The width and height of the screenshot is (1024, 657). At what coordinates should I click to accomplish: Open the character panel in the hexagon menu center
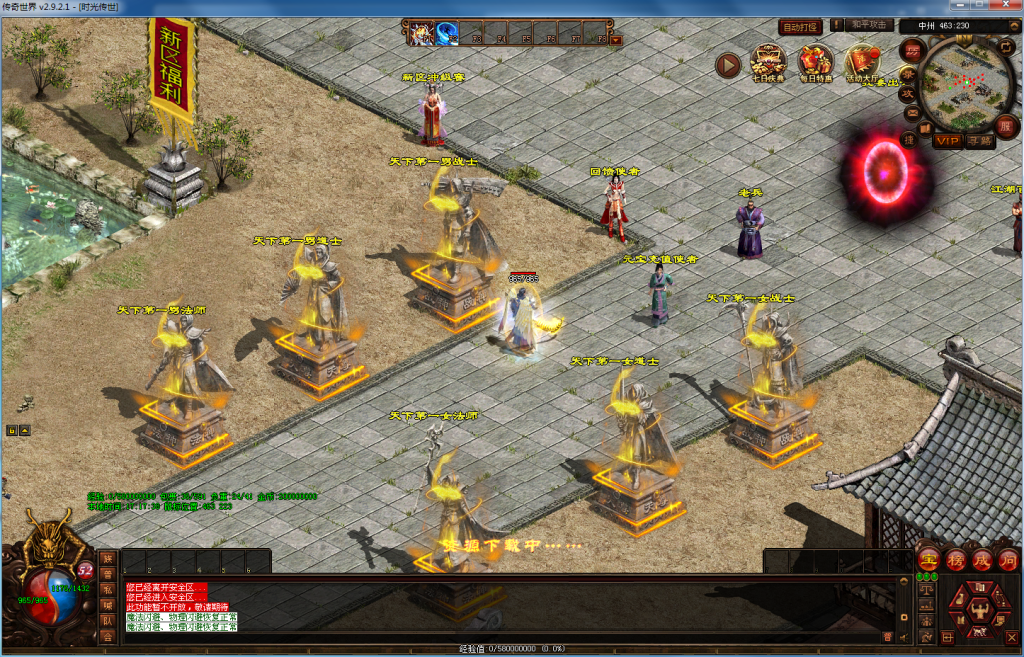coord(979,610)
